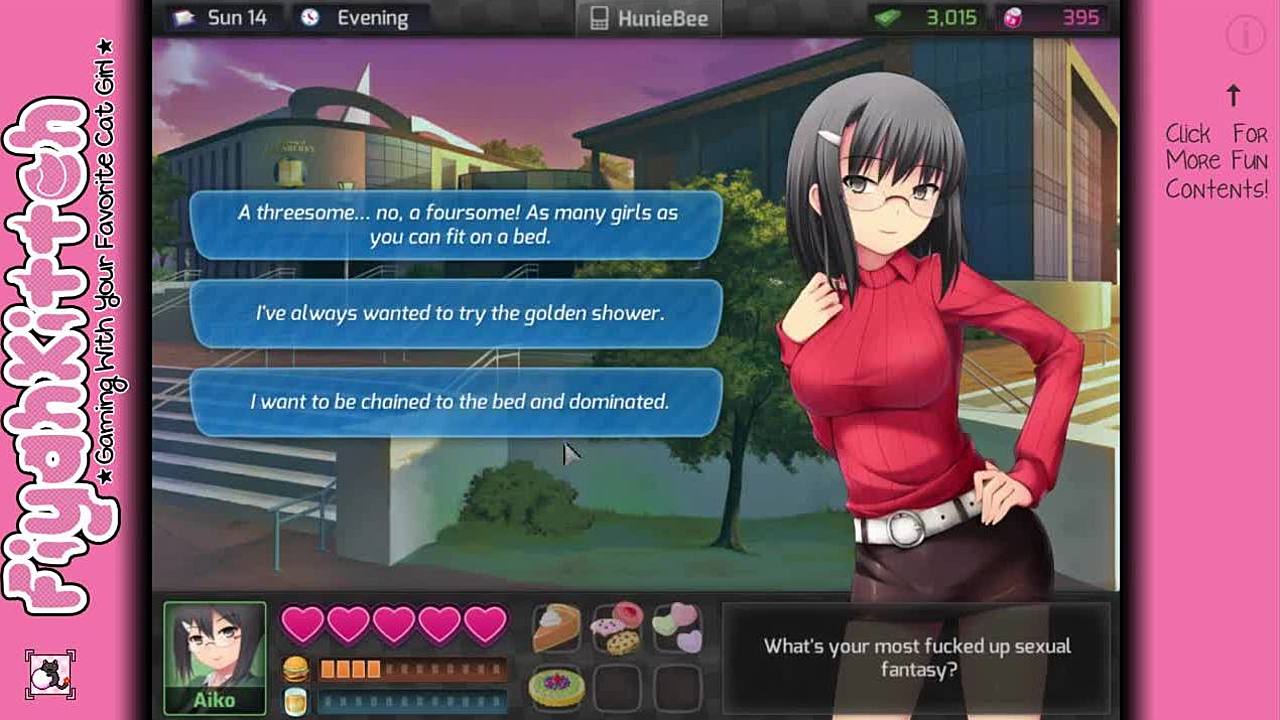Open the video info card icon
The height and width of the screenshot is (720, 1280).
tap(1246, 36)
